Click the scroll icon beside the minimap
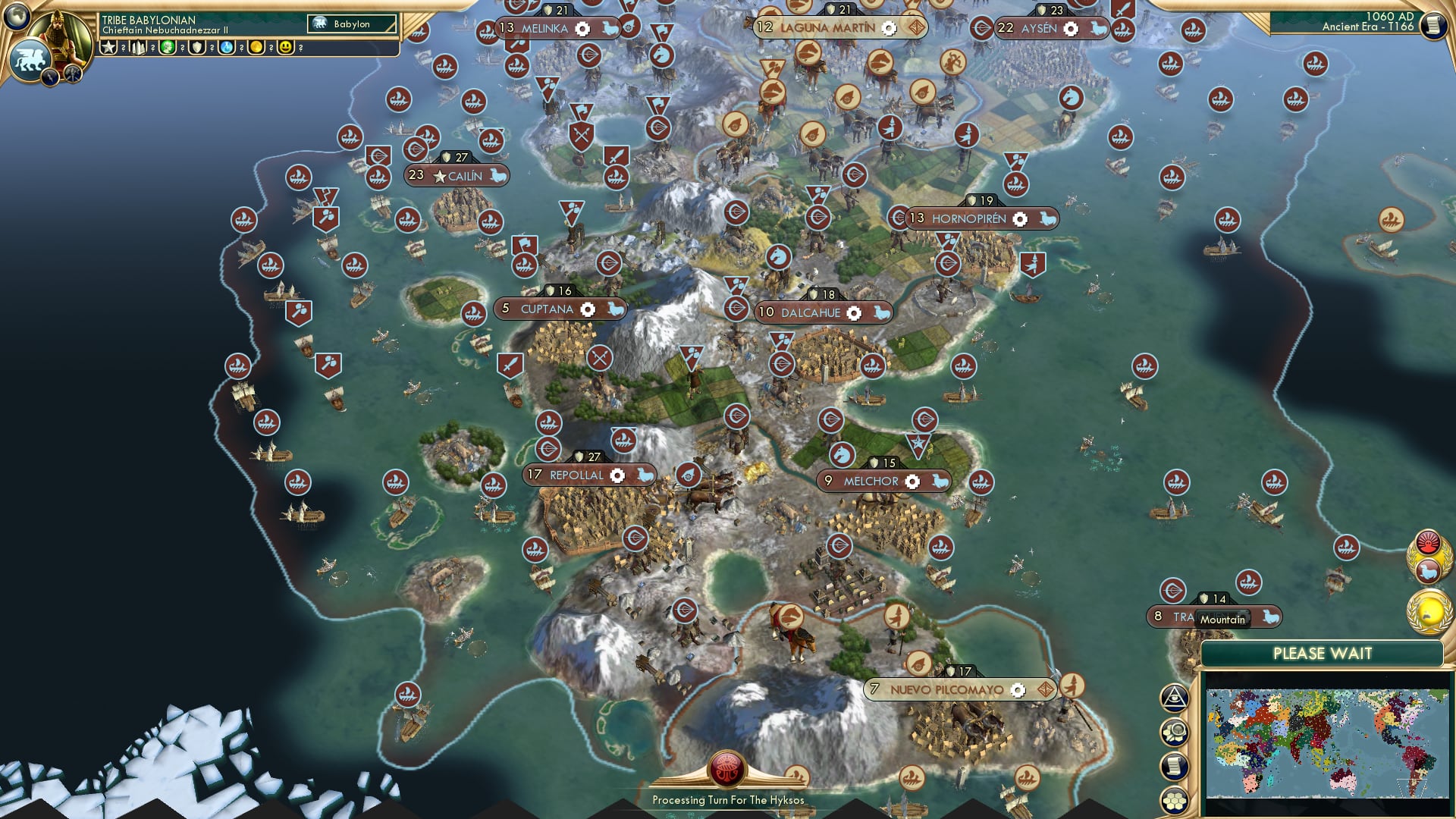 point(1174,766)
